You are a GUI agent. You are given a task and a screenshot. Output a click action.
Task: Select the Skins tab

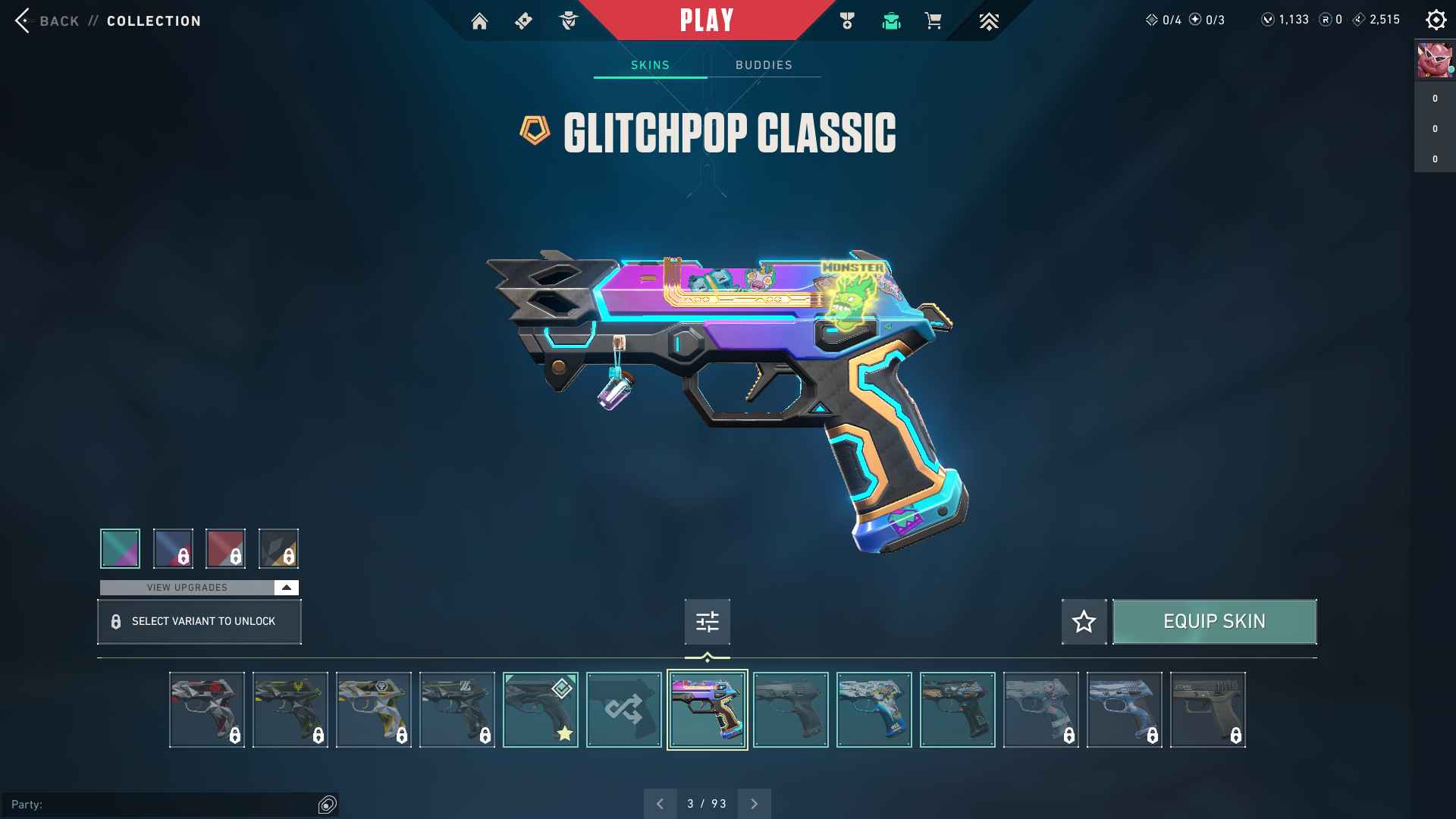pos(650,65)
